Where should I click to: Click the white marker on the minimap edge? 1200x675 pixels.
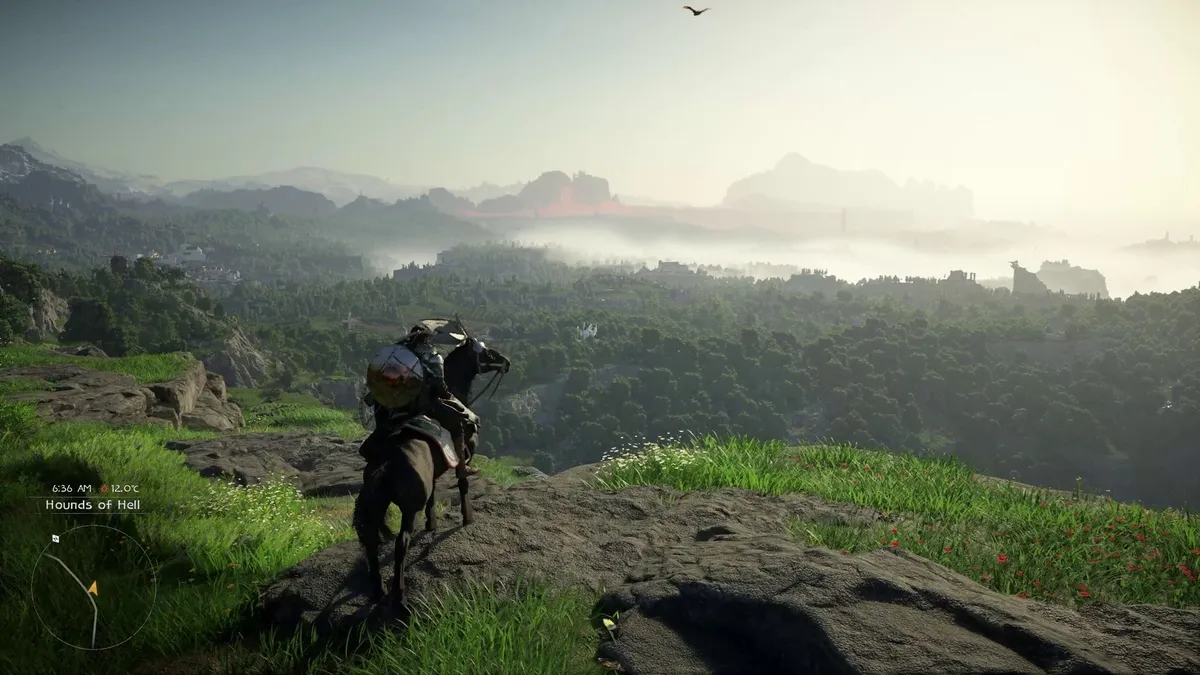(x=55, y=538)
